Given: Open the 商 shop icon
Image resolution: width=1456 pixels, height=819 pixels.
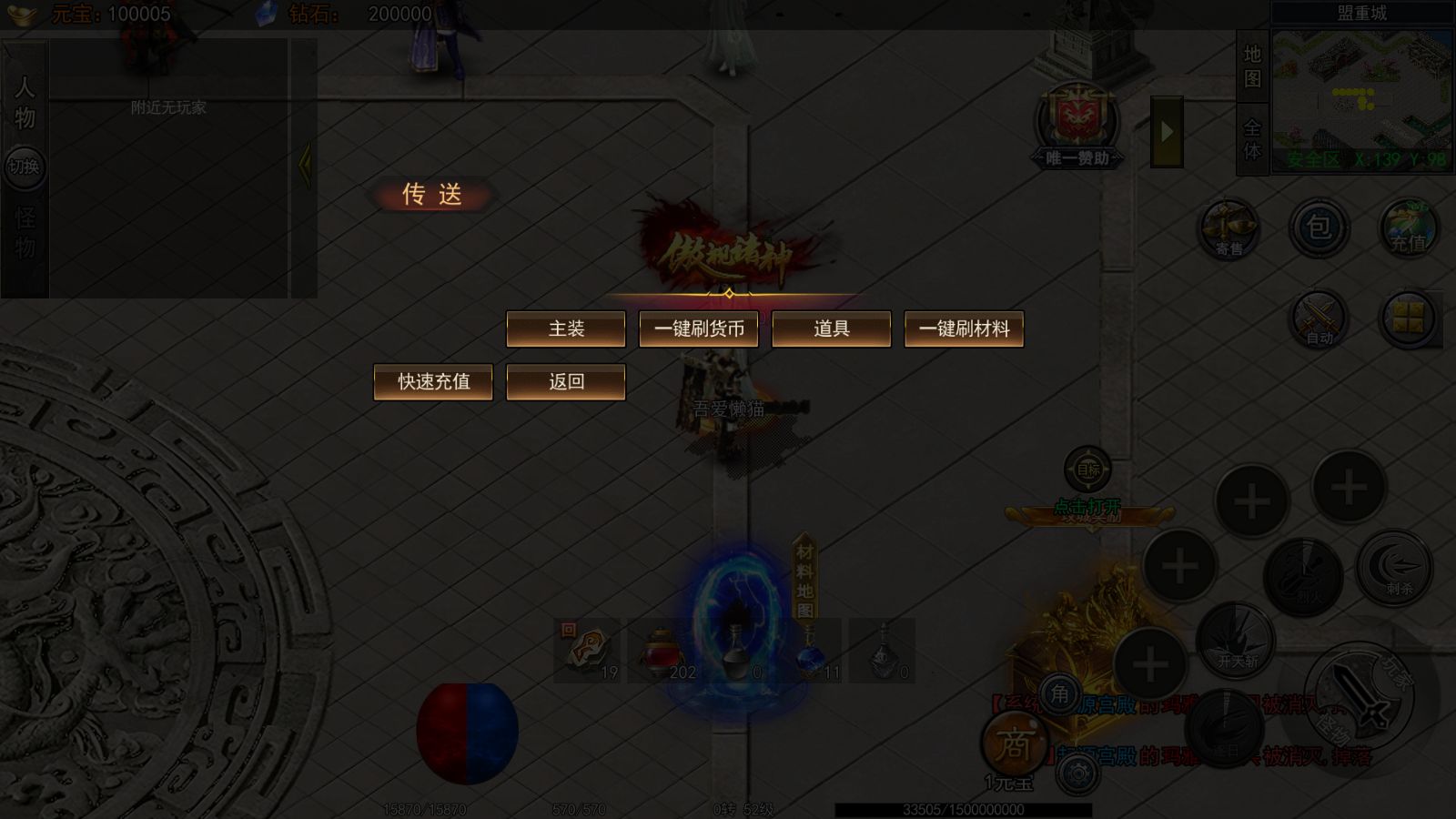Looking at the screenshot, I should (1013, 745).
